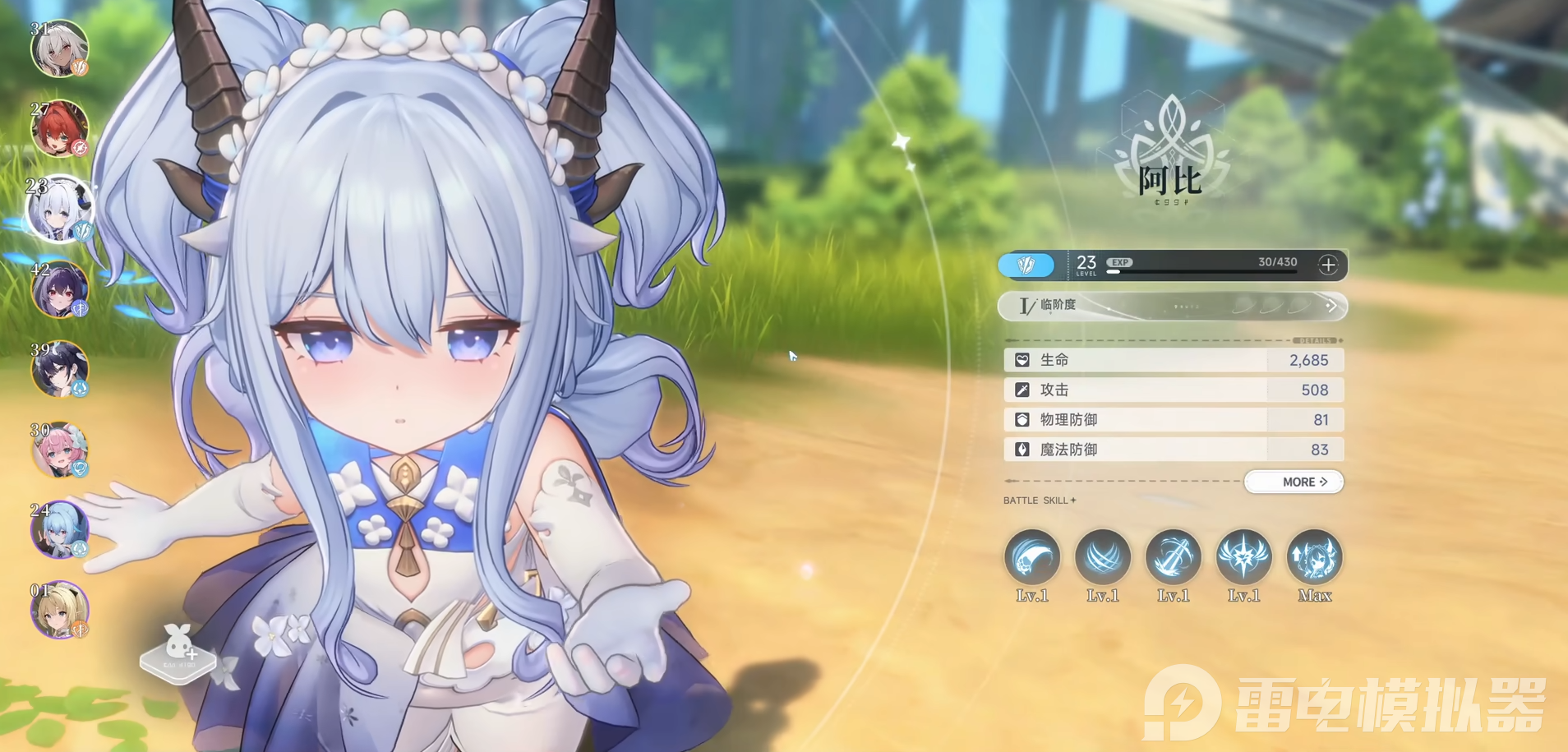The width and height of the screenshot is (1568, 752).
Task: Choose the level 01 blonde character portrait
Action: (x=59, y=610)
